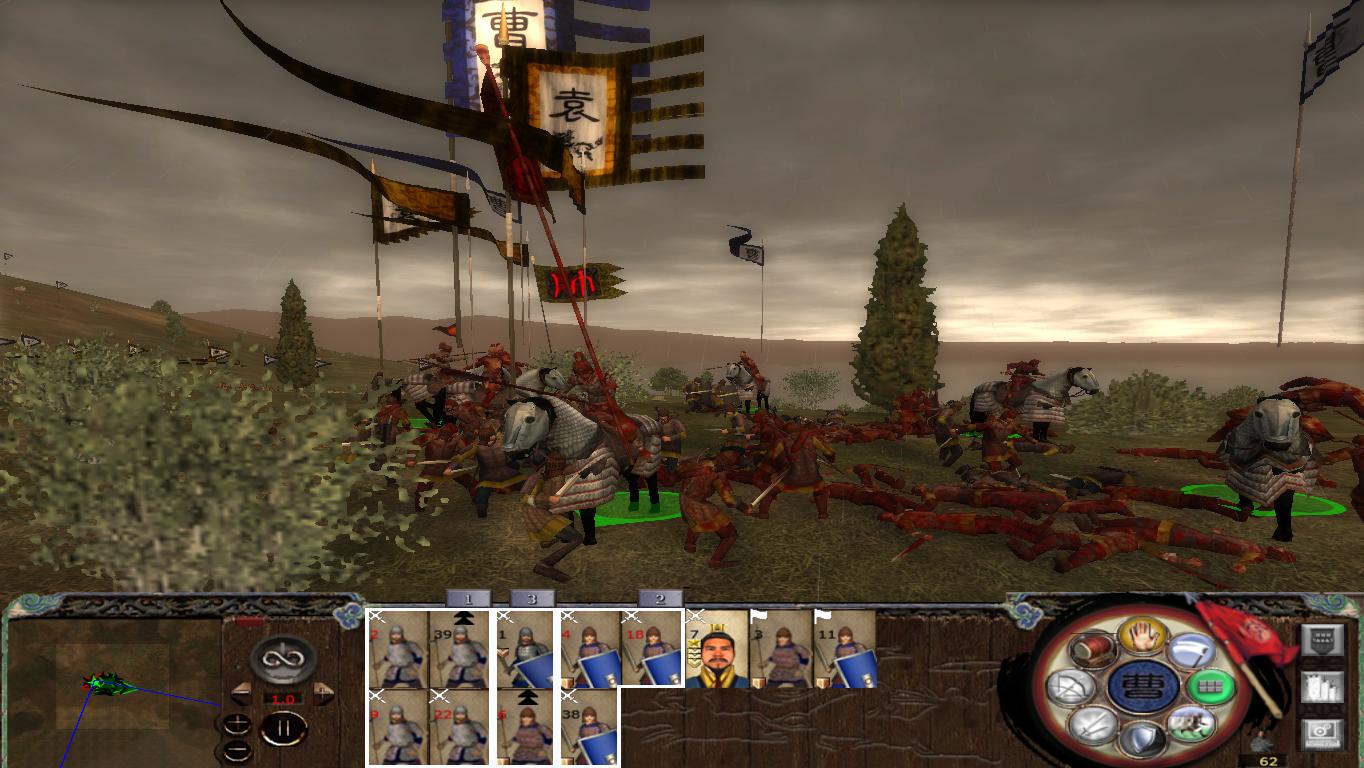
Task: Open the army roster panel icon
Action: (x=1323, y=687)
